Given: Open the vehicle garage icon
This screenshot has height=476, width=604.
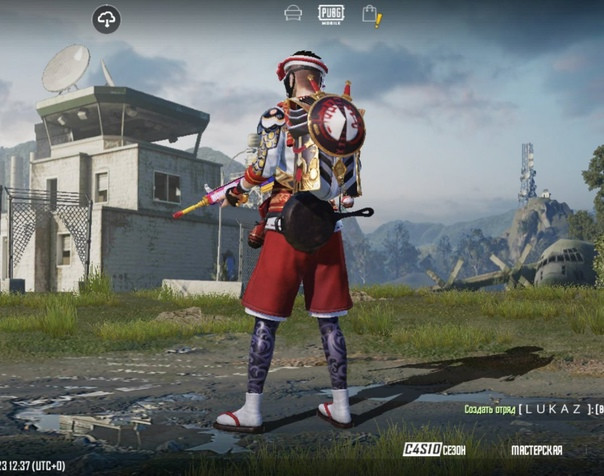Looking at the screenshot, I should tap(293, 13).
